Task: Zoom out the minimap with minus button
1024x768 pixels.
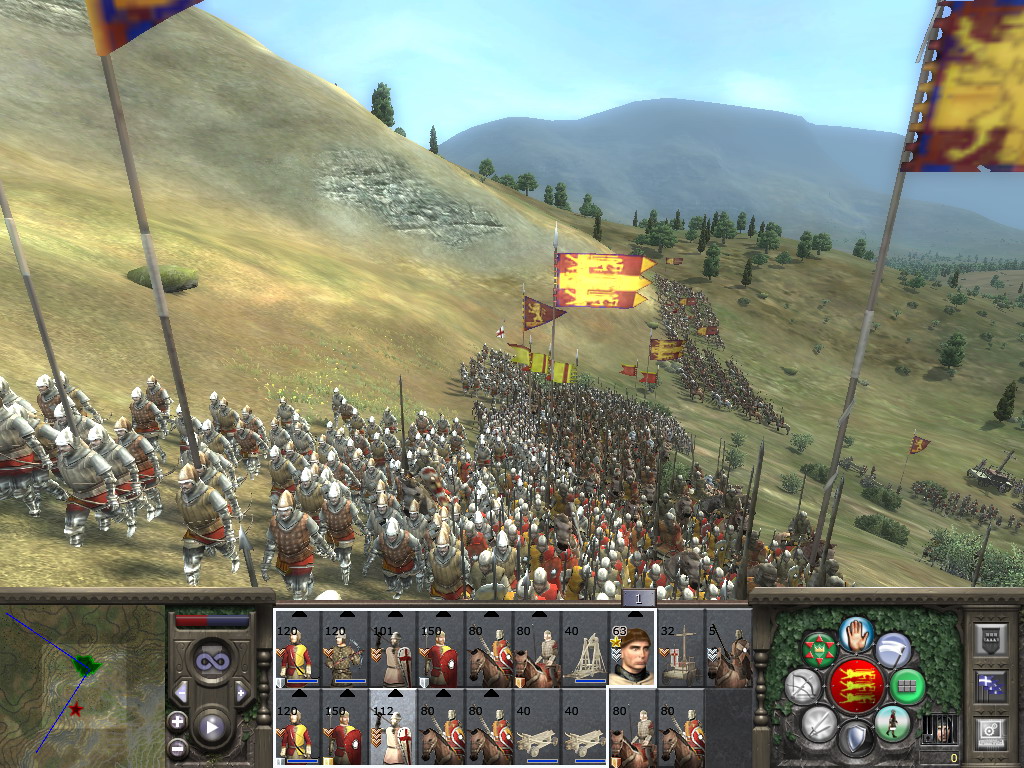Action: [178, 747]
